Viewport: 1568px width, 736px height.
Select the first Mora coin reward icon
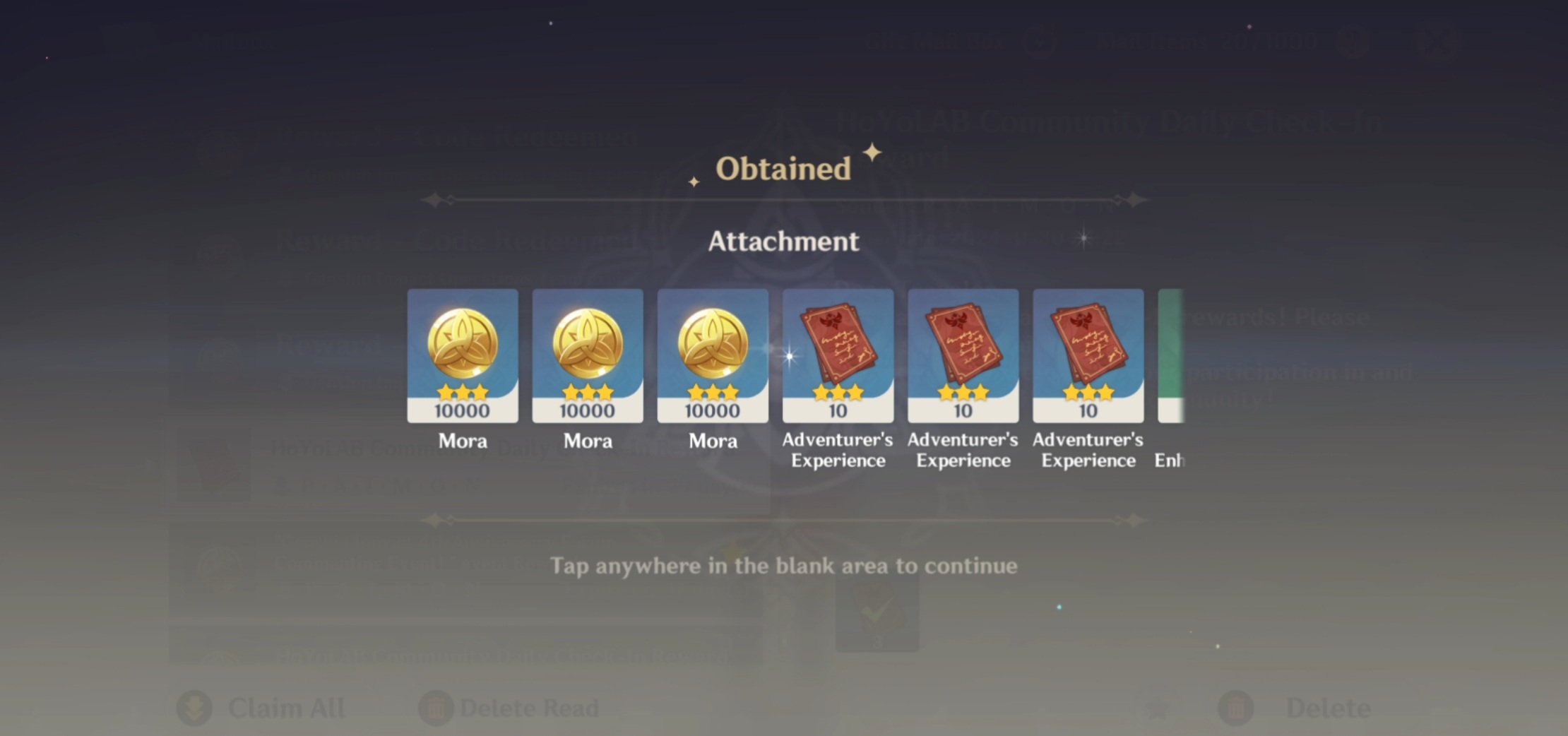click(x=463, y=353)
